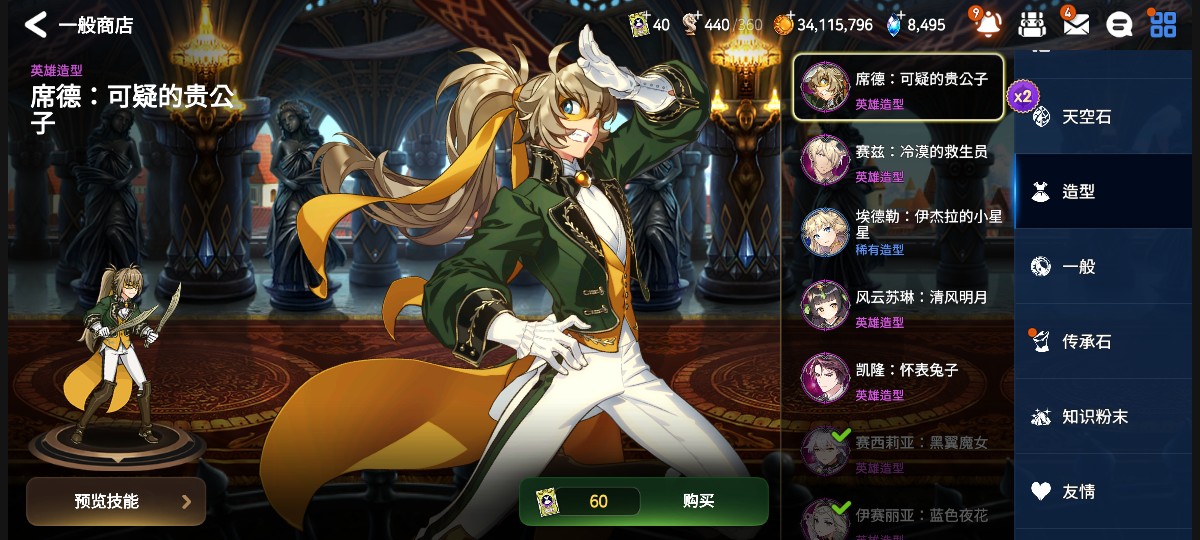1200x540 pixels.
Task: Switch to 造型 shop category
Action: point(1078,192)
